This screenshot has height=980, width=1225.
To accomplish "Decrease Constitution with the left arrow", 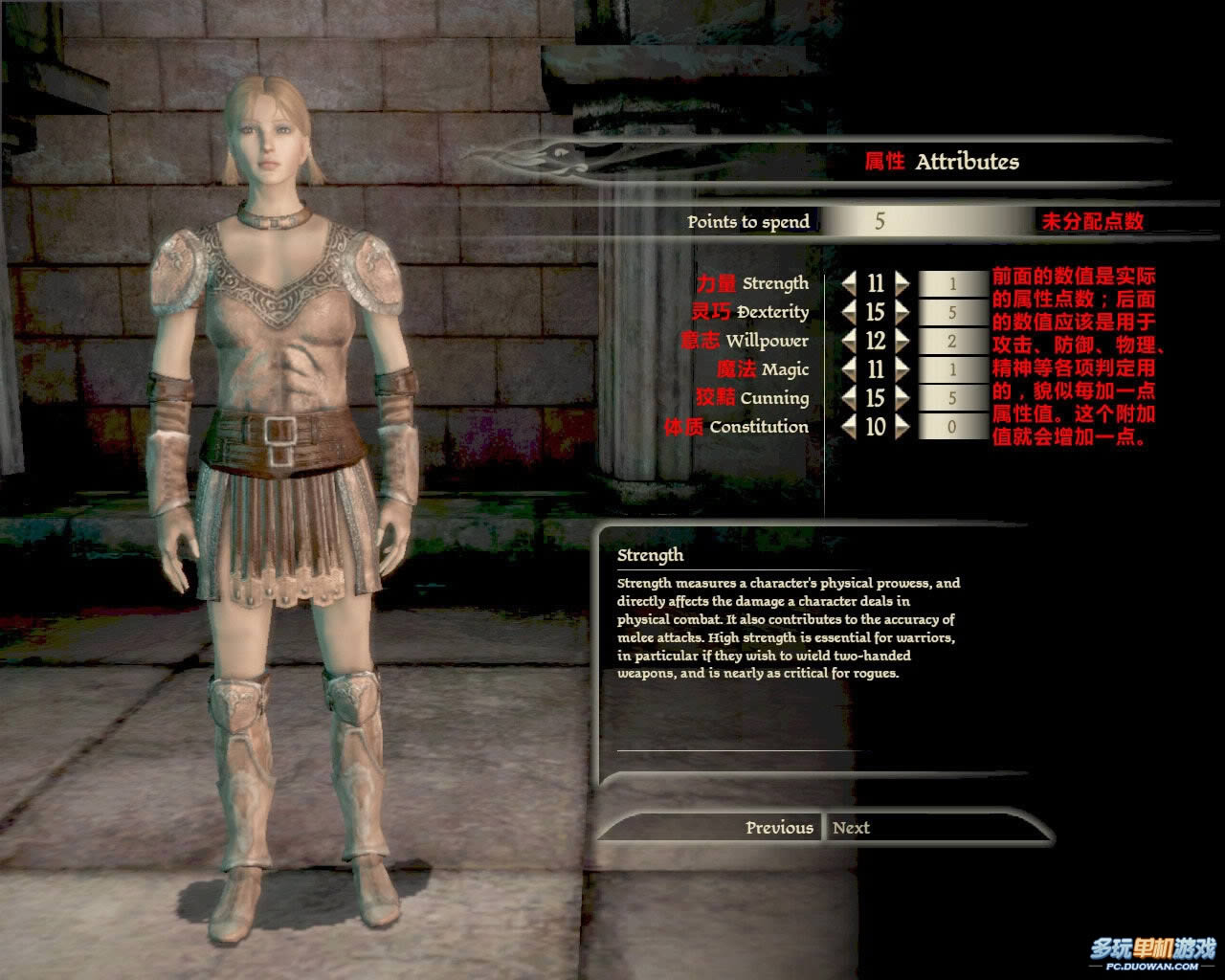I will [849, 427].
